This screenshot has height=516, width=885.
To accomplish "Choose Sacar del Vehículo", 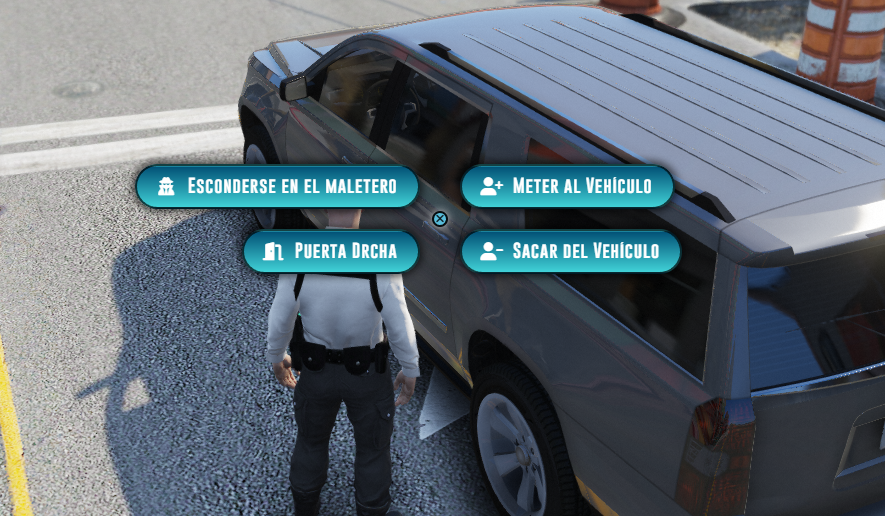I will pos(571,251).
